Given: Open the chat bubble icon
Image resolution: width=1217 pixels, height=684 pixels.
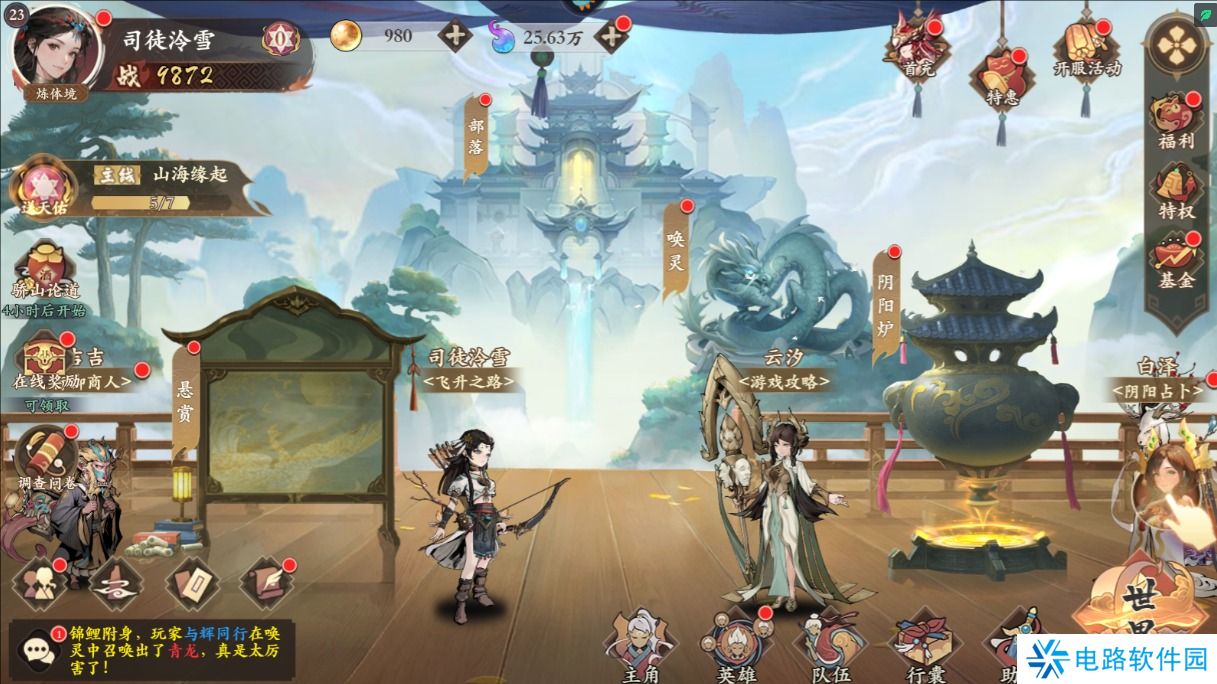Looking at the screenshot, I should 38,649.
